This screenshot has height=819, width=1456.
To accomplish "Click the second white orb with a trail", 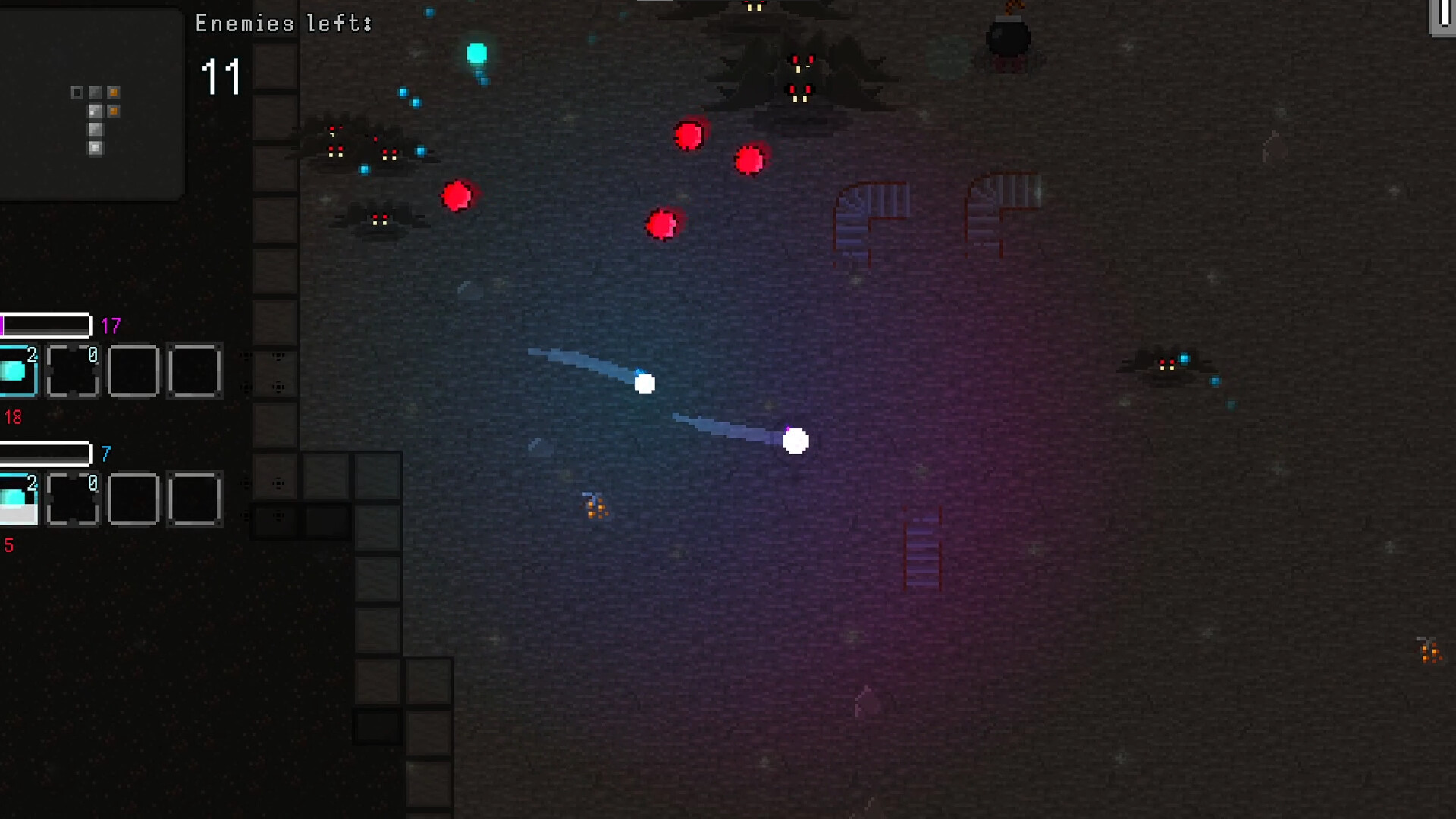I will 794,440.
